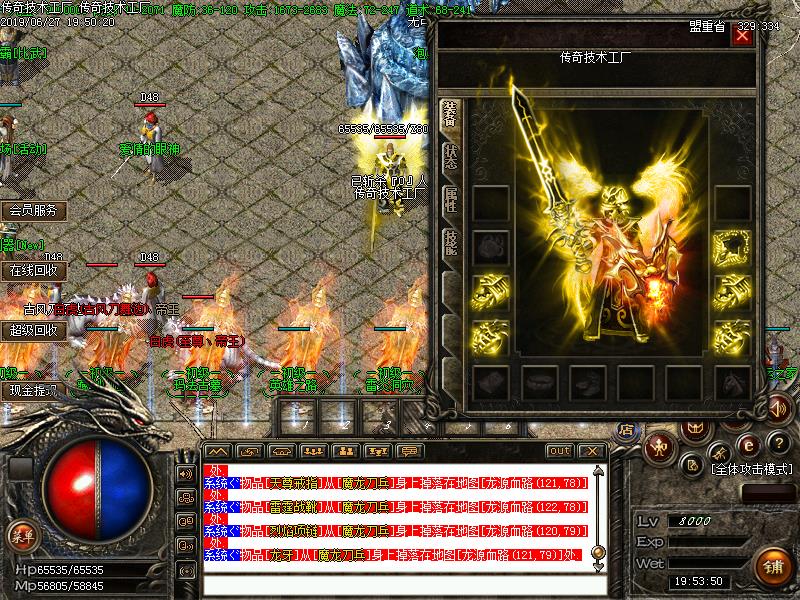Open the 属性 attributes tab
Image resolution: width=800 pixels, height=600 pixels.
pyautogui.click(x=451, y=199)
